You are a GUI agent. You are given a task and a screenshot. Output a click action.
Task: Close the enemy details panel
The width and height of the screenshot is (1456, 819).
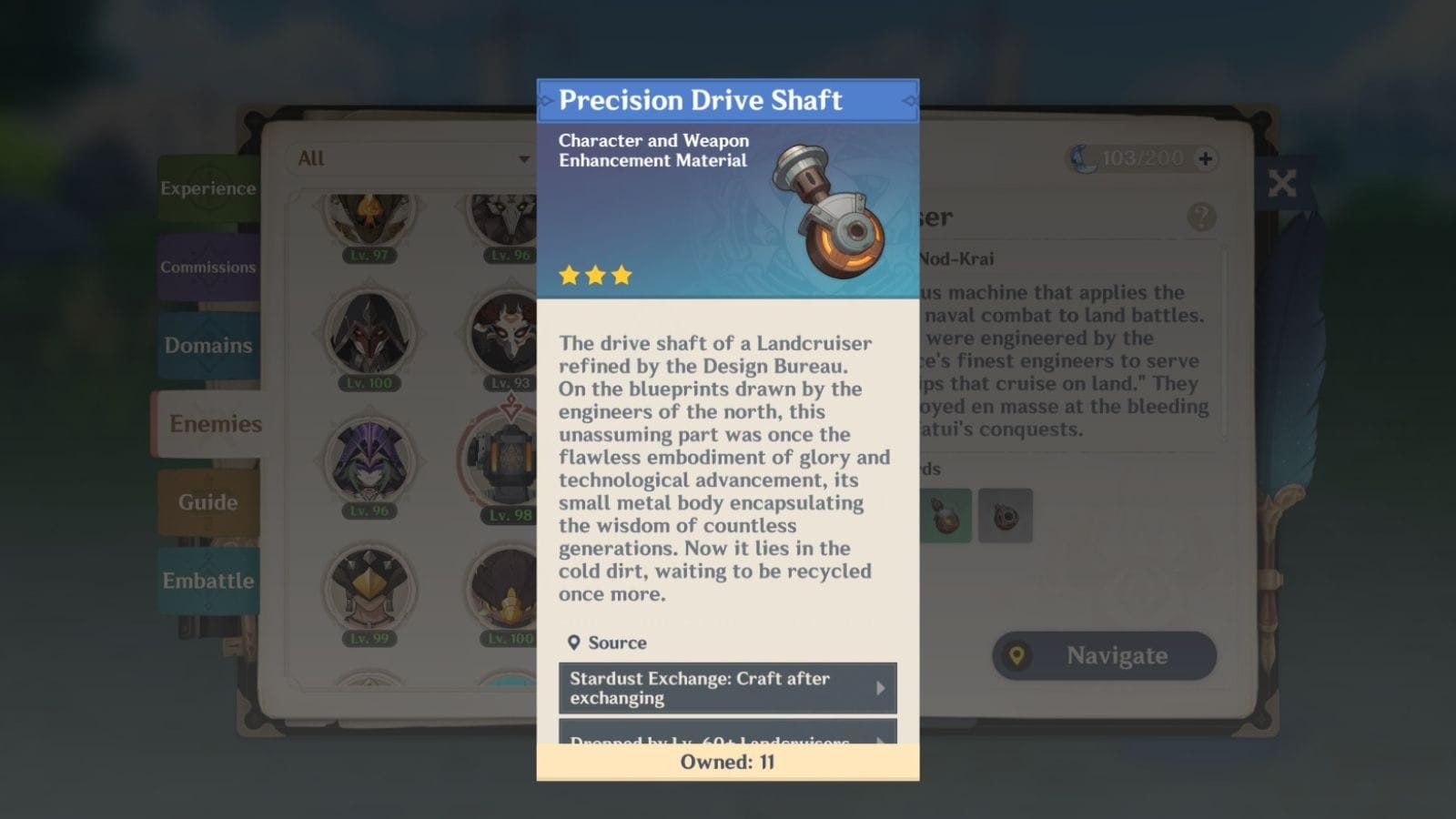[1282, 184]
